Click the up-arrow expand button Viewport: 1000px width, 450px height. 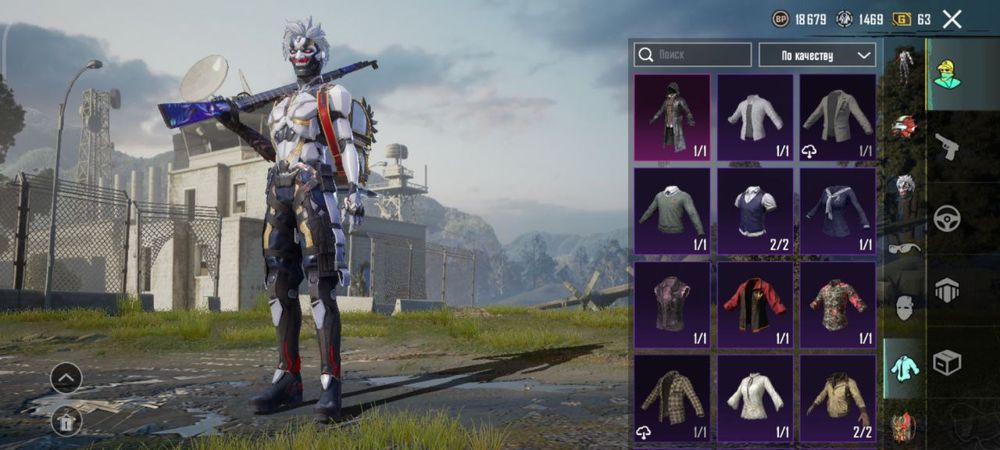click(66, 377)
